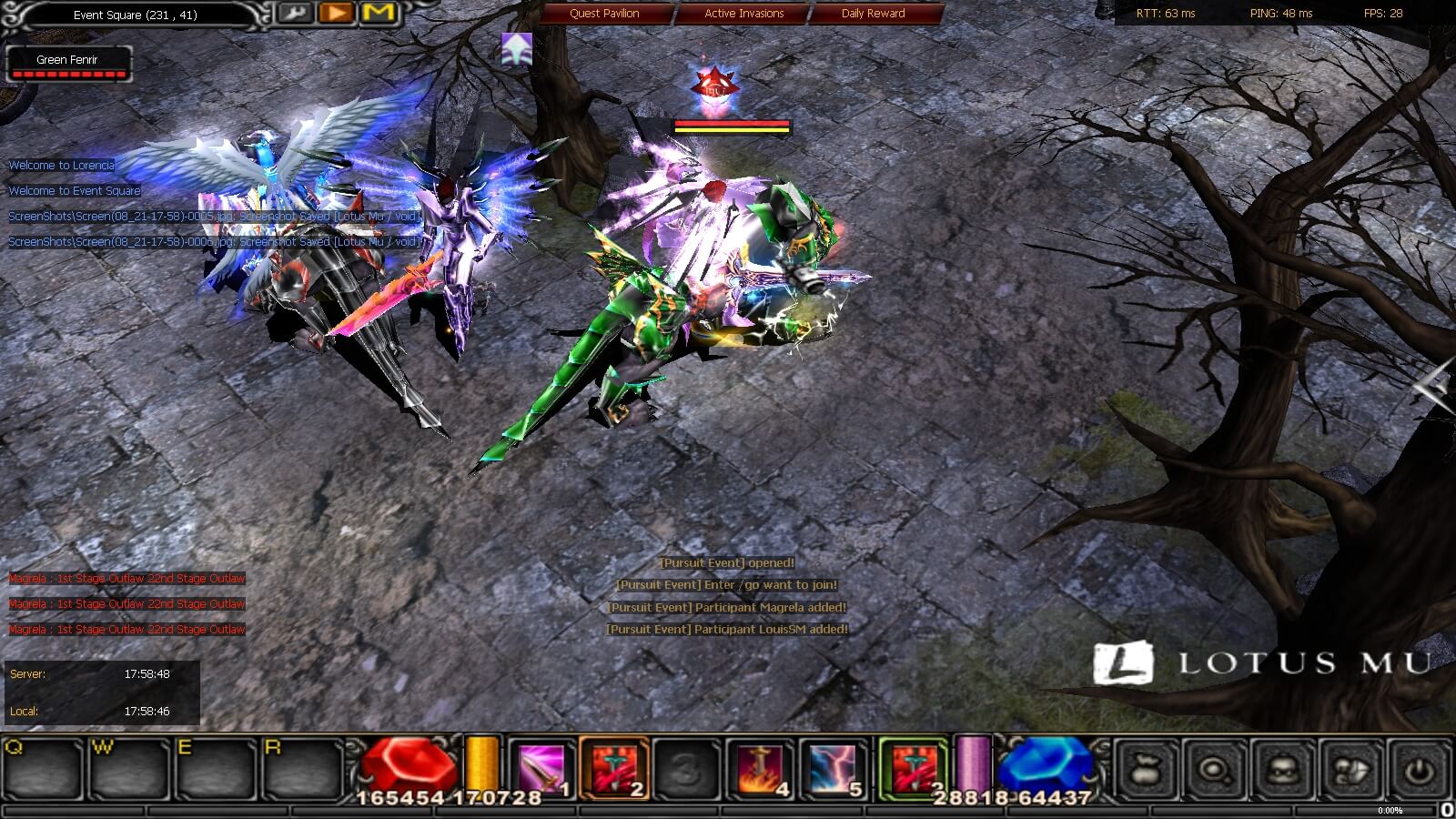Claim the Daily Reward
The image size is (1456, 819).
873,14
